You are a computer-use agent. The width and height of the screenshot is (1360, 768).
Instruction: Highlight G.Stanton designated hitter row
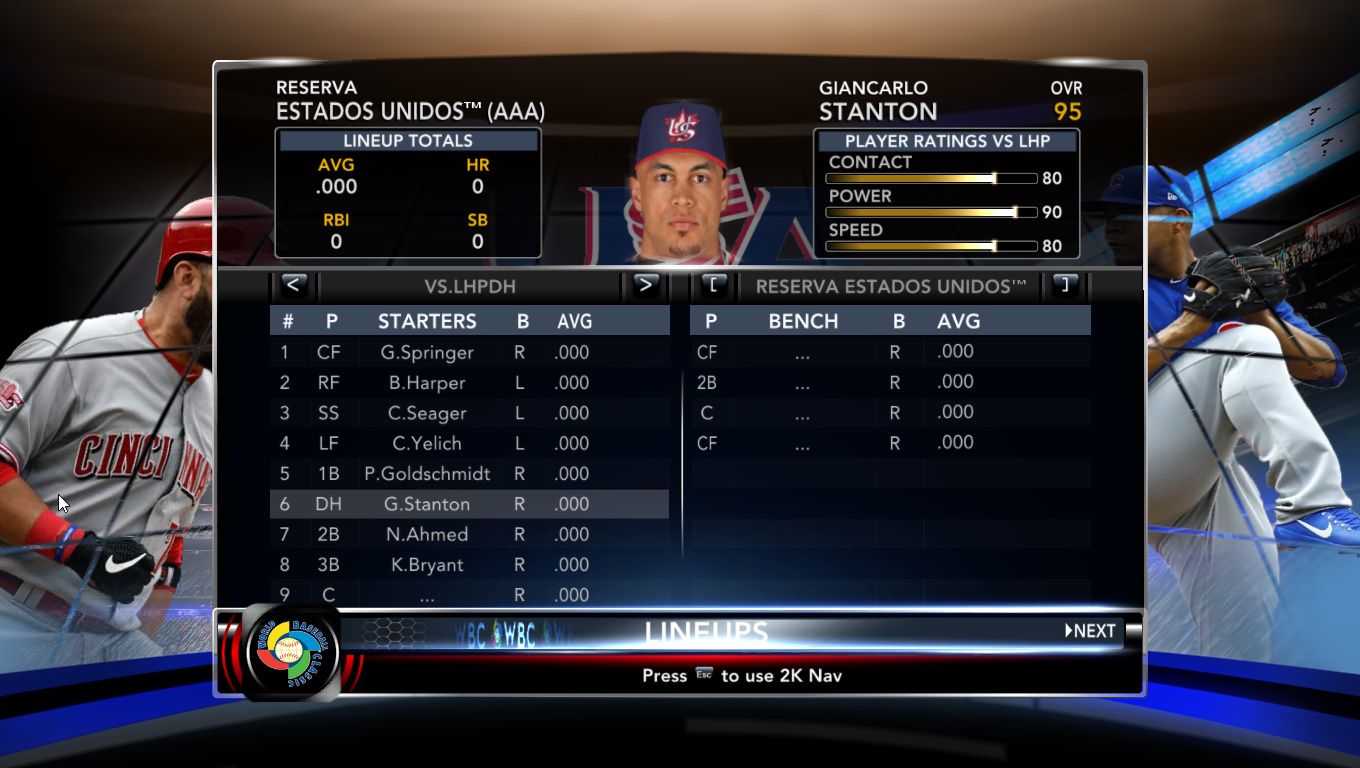427,504
